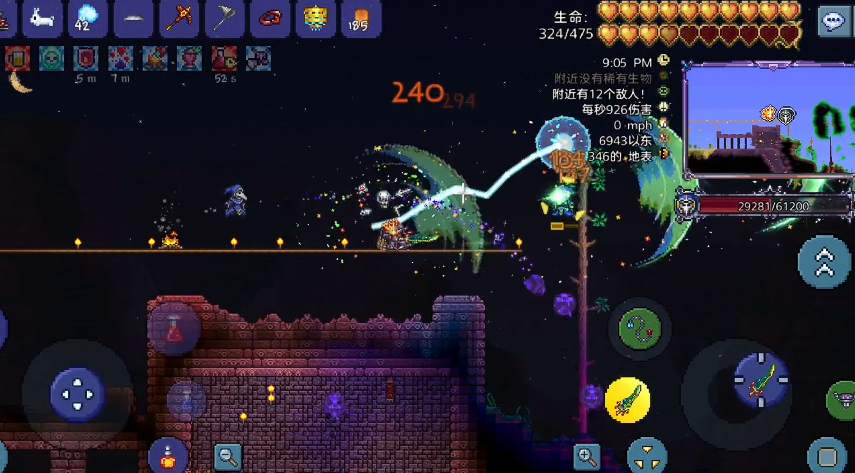Select the blue cloud item with 42
The height and width of the screenshot is (473, 855).
click(x=87, y=18)
